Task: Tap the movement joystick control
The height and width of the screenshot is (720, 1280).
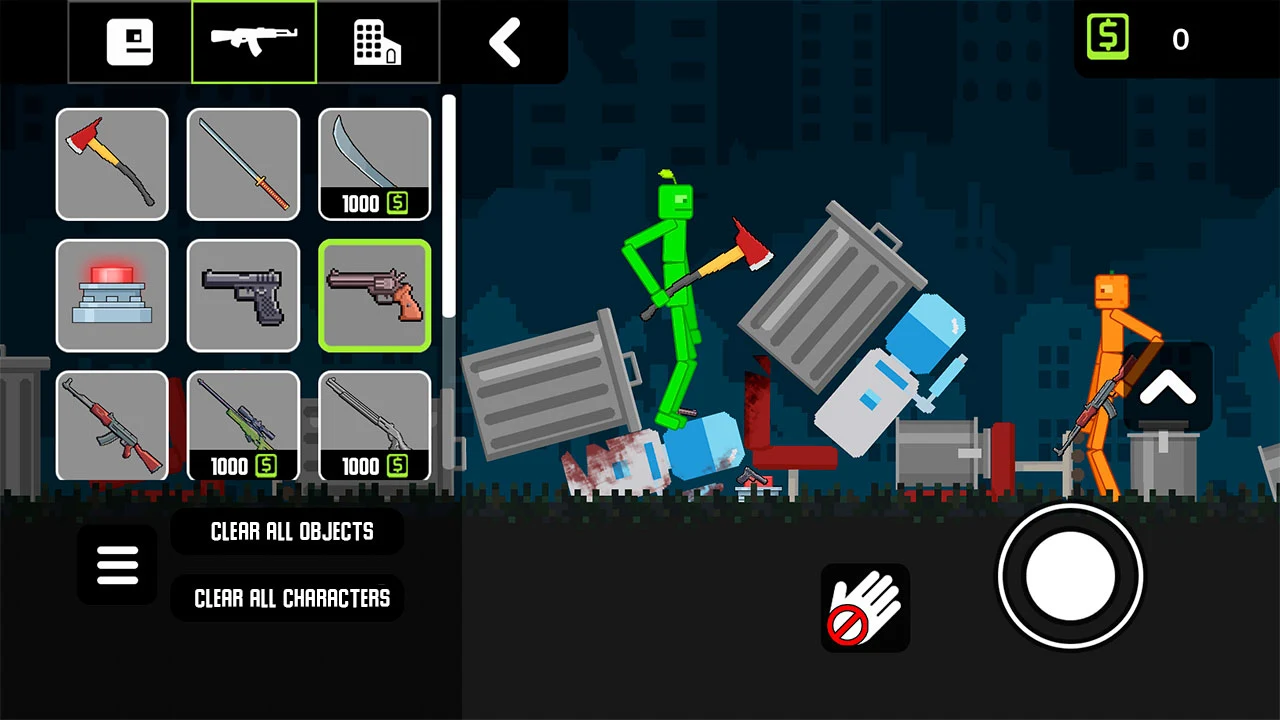Action: (1070, 575)
